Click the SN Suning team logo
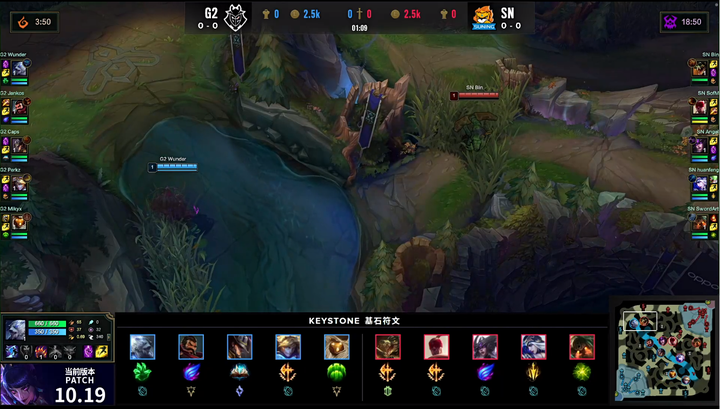720x409 pixels. (485, 17)
